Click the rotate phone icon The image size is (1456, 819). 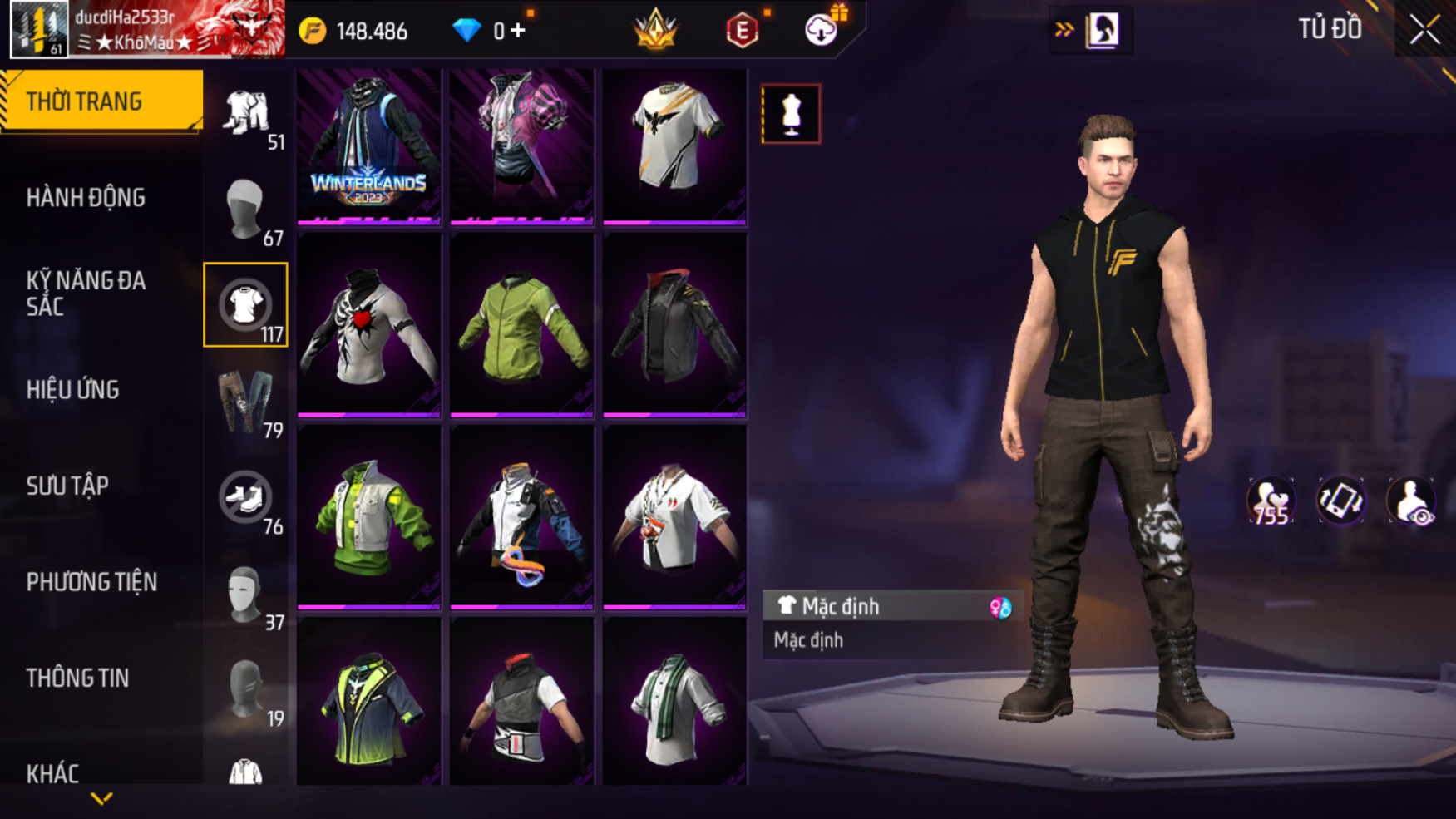point(1340,501)
